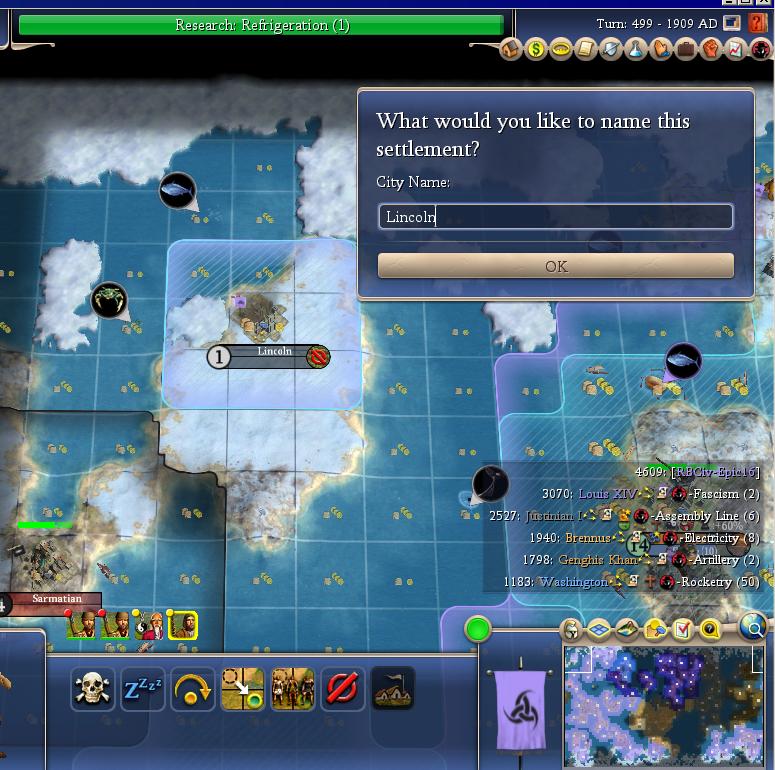Choose the skip turn circular arrow action
Screen dimensions: 775x770
pyautogui.click(x=192, y=689)
